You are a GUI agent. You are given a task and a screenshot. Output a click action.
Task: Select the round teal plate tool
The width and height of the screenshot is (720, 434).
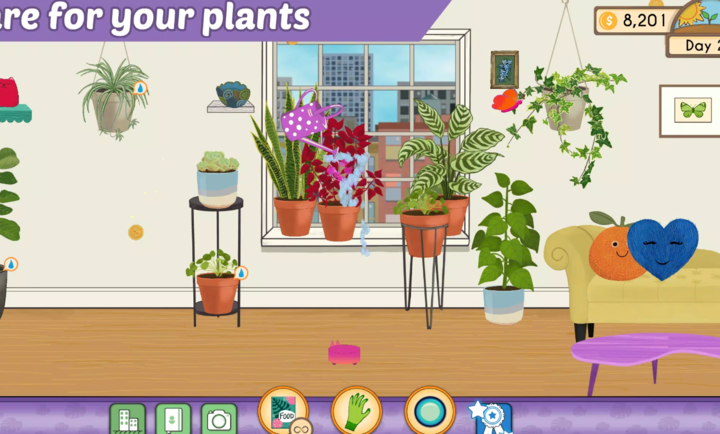[x=430, y=412]
